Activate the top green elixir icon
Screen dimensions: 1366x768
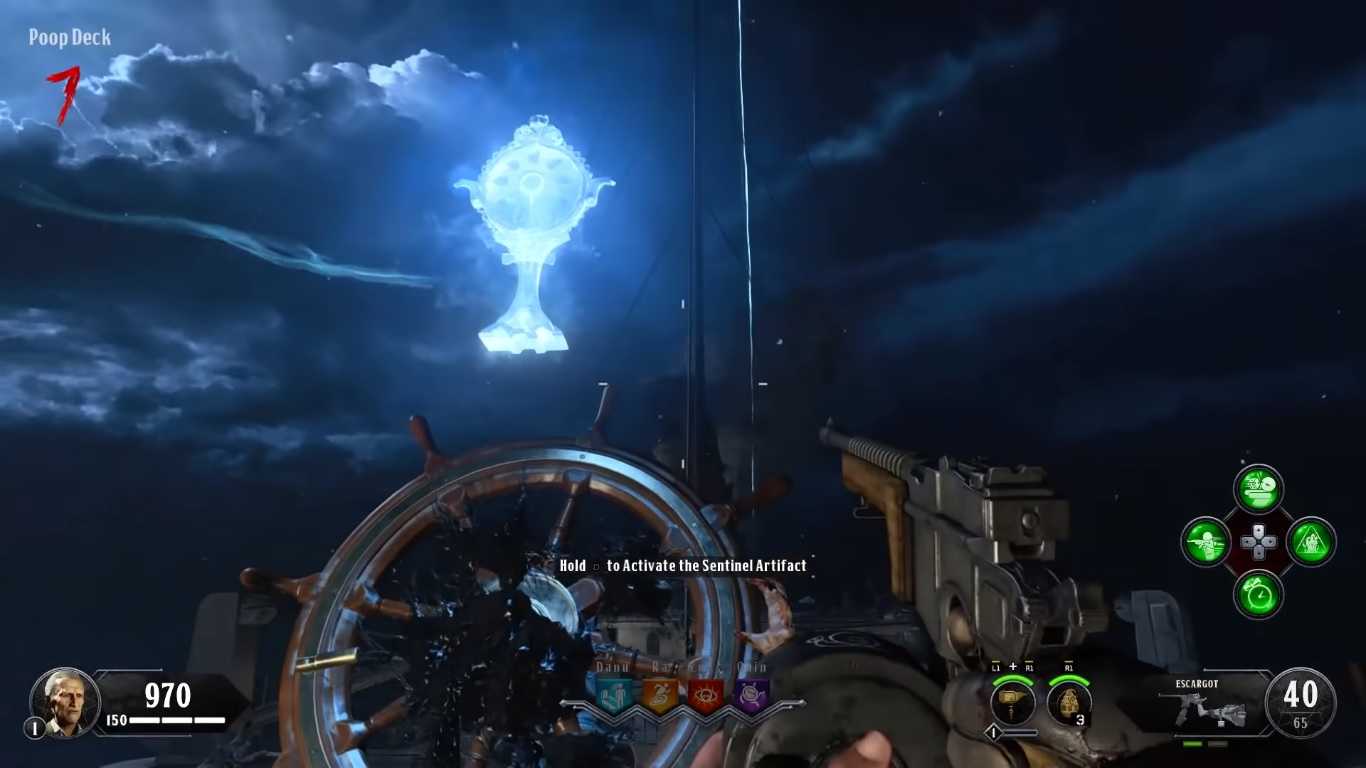point(1258,490)
